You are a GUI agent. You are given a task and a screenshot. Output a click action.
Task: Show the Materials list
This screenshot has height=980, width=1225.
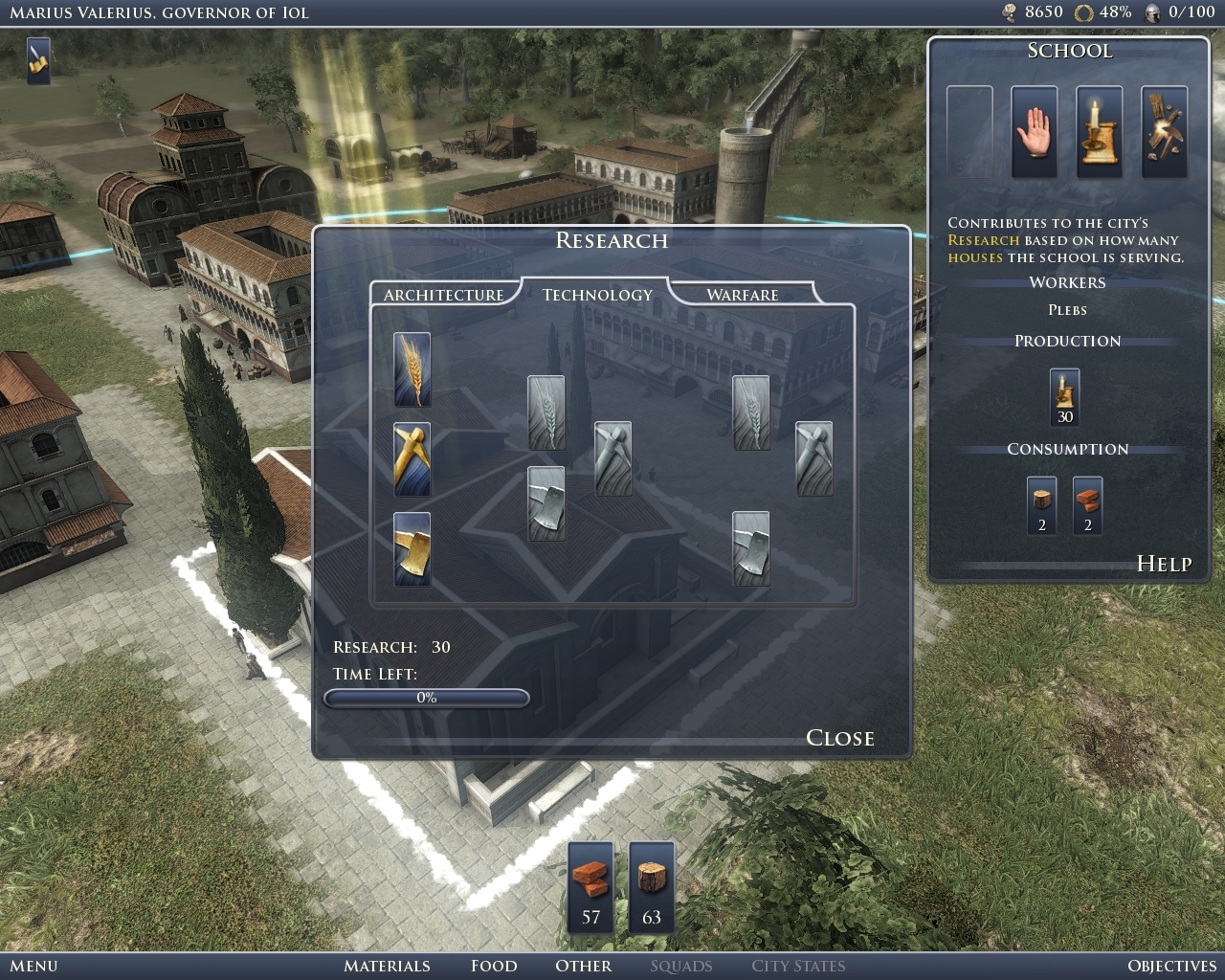(387, 966)
